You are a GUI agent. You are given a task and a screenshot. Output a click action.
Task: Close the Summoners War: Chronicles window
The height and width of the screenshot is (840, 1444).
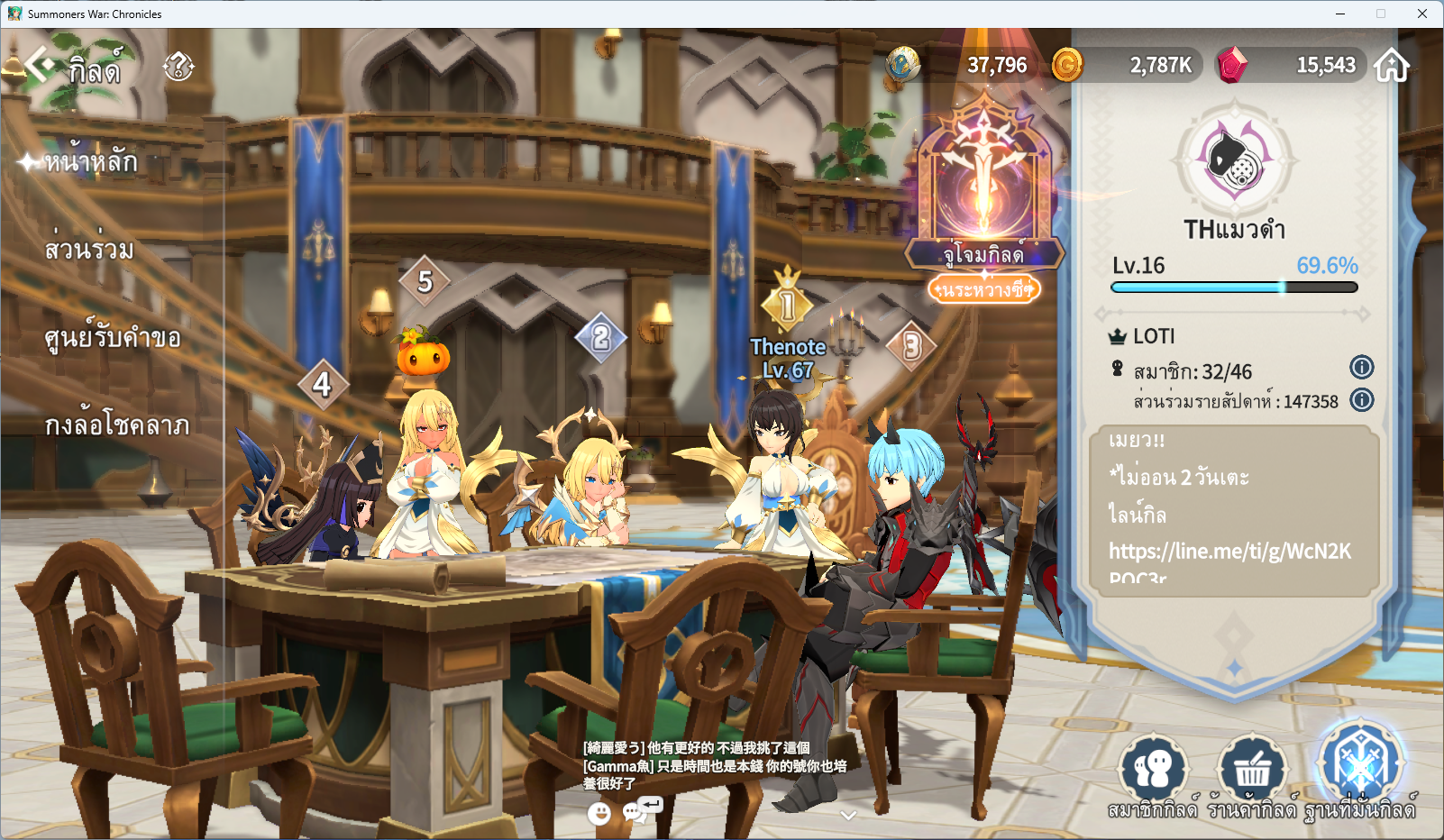[x=1421, y=14]
